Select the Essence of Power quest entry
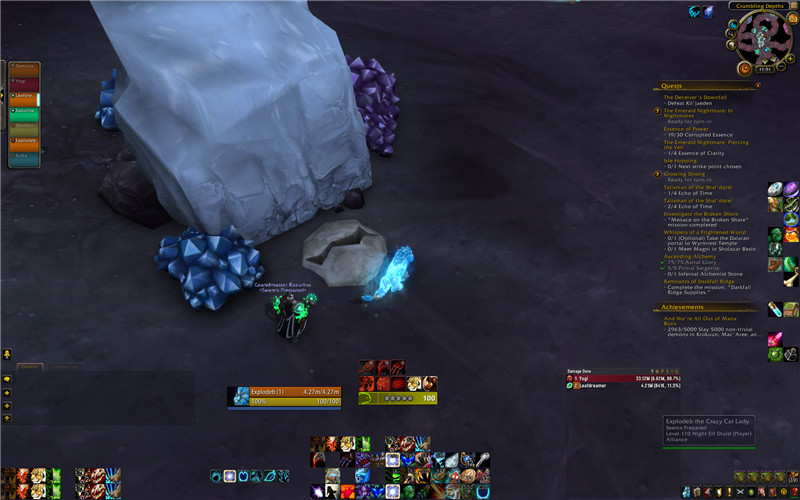 pos(685,128)
